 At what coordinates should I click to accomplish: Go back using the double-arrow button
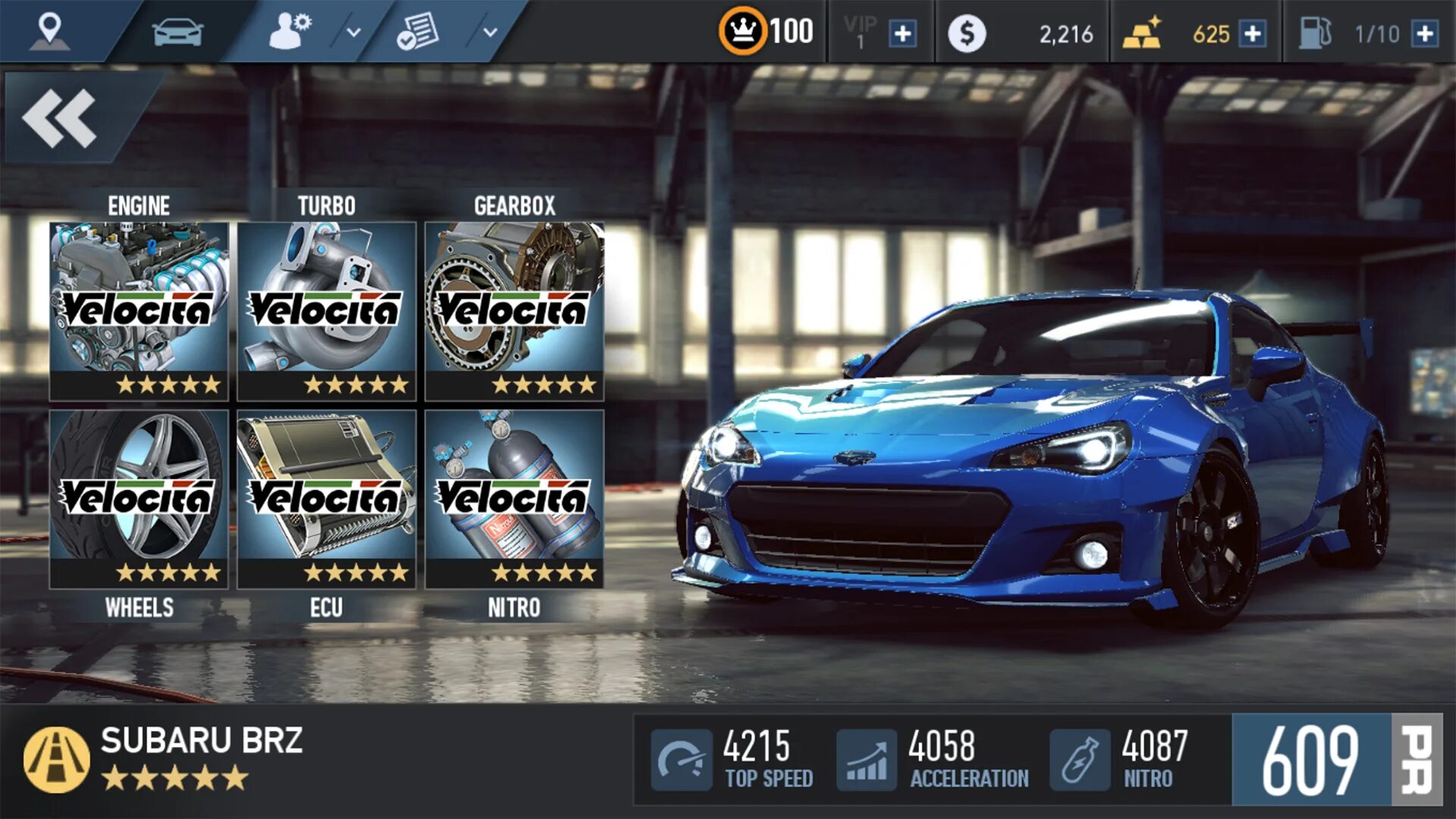tap(61, 118)
